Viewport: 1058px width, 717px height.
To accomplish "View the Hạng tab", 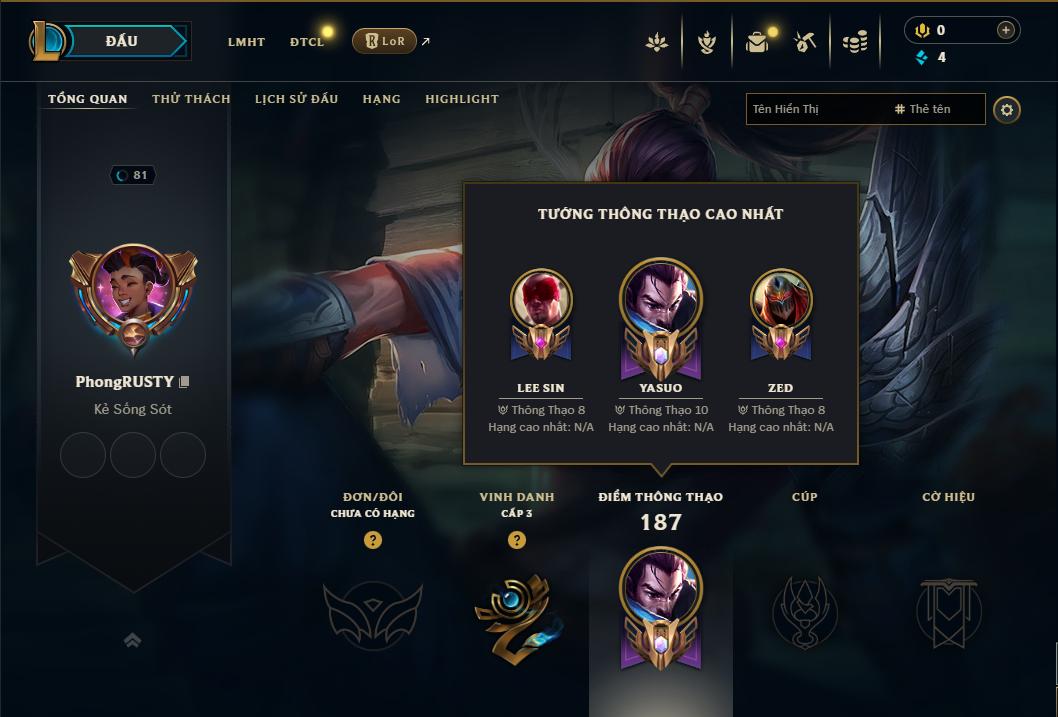I will pyautogui.click(x=381, y=99).
